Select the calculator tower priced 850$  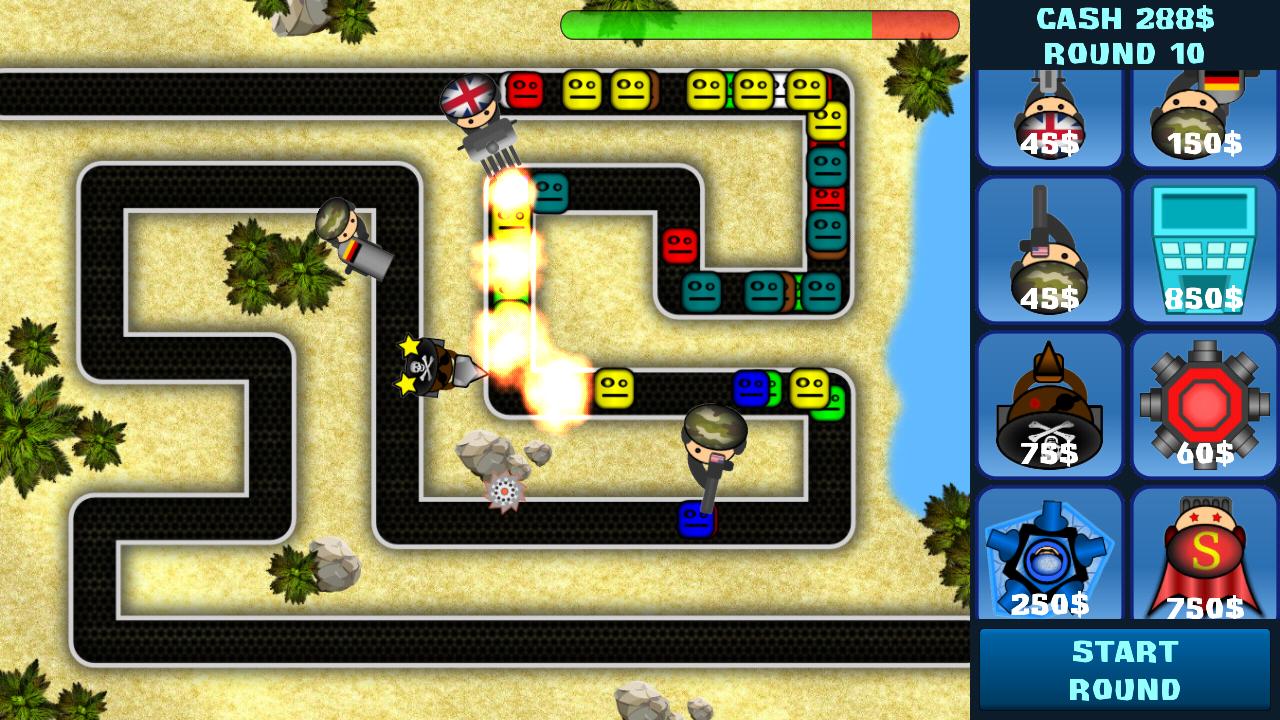tap(1204, 250)
